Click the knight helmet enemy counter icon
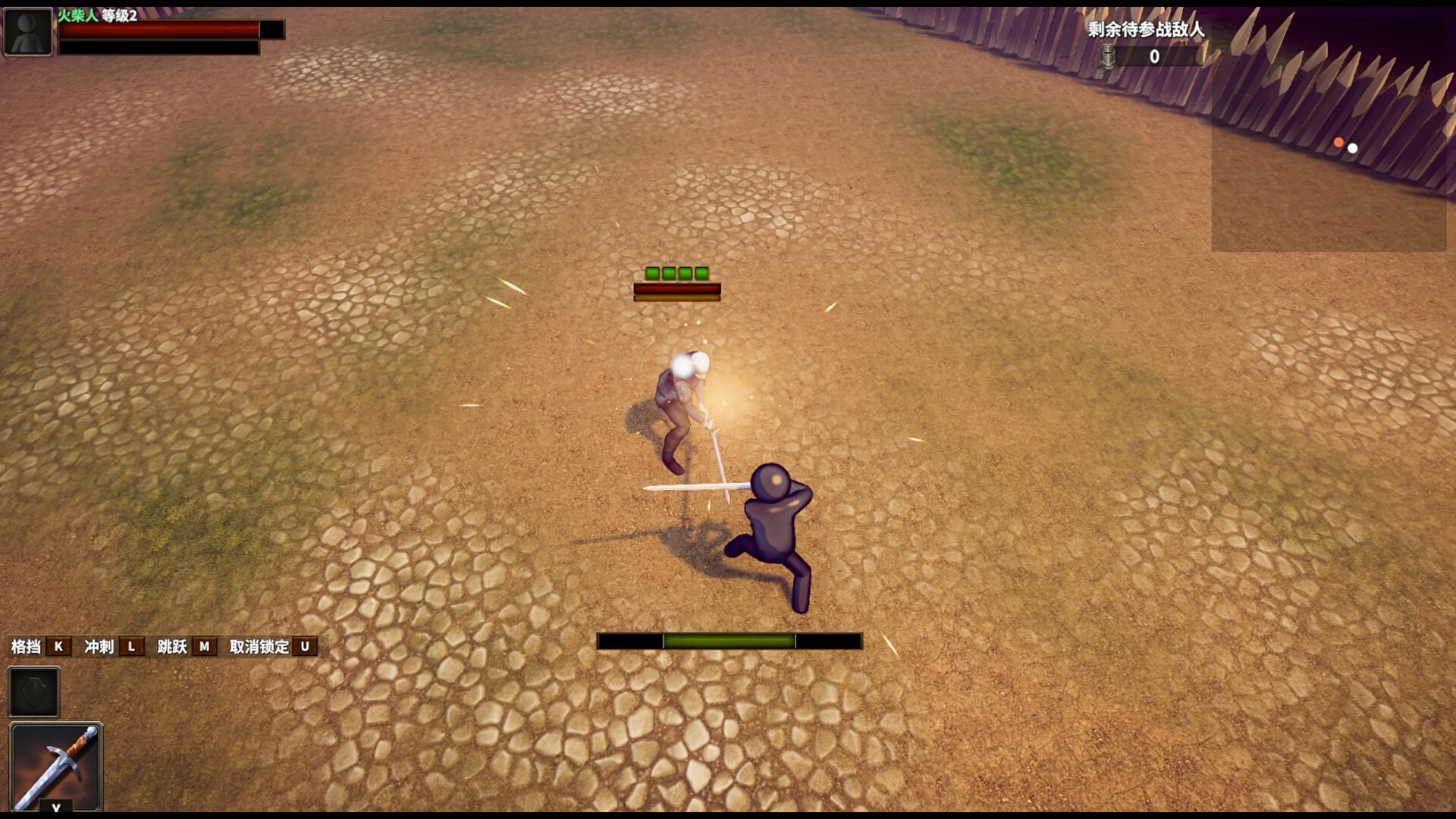Image resolution: width=1456 pixels, height=819 pixels. 1109,56
